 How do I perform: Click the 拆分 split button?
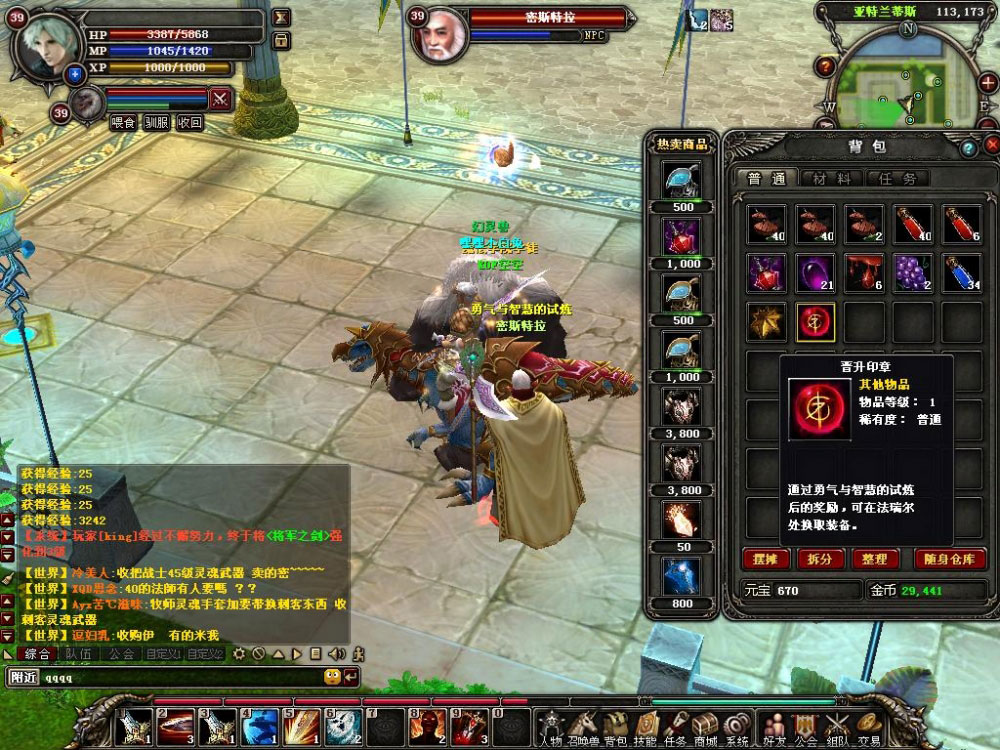tap(818, 558)
